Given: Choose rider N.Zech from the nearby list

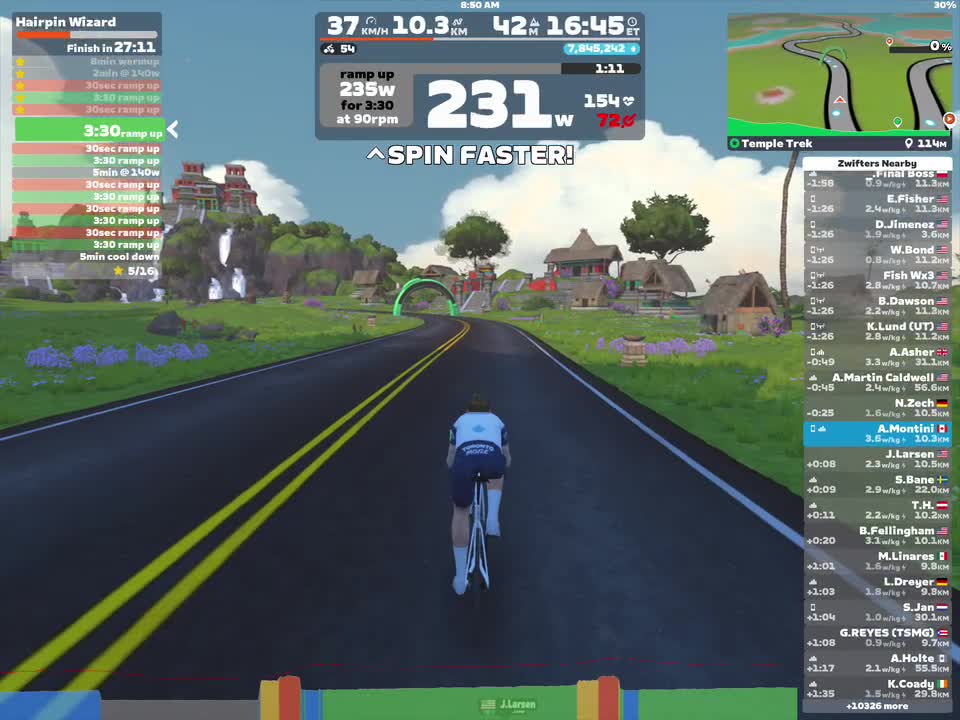Looking at the screenshot, I should point(877,408).
